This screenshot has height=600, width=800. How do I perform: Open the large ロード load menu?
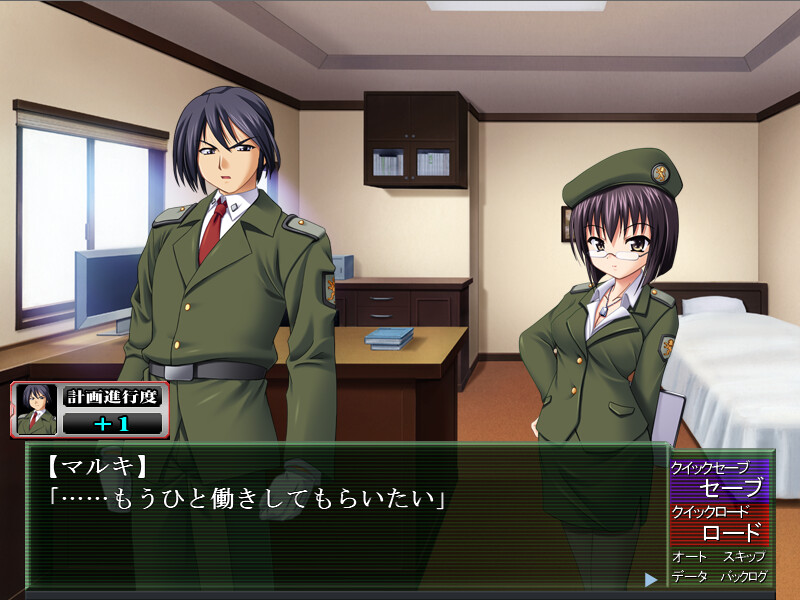[x=731, y=532]
